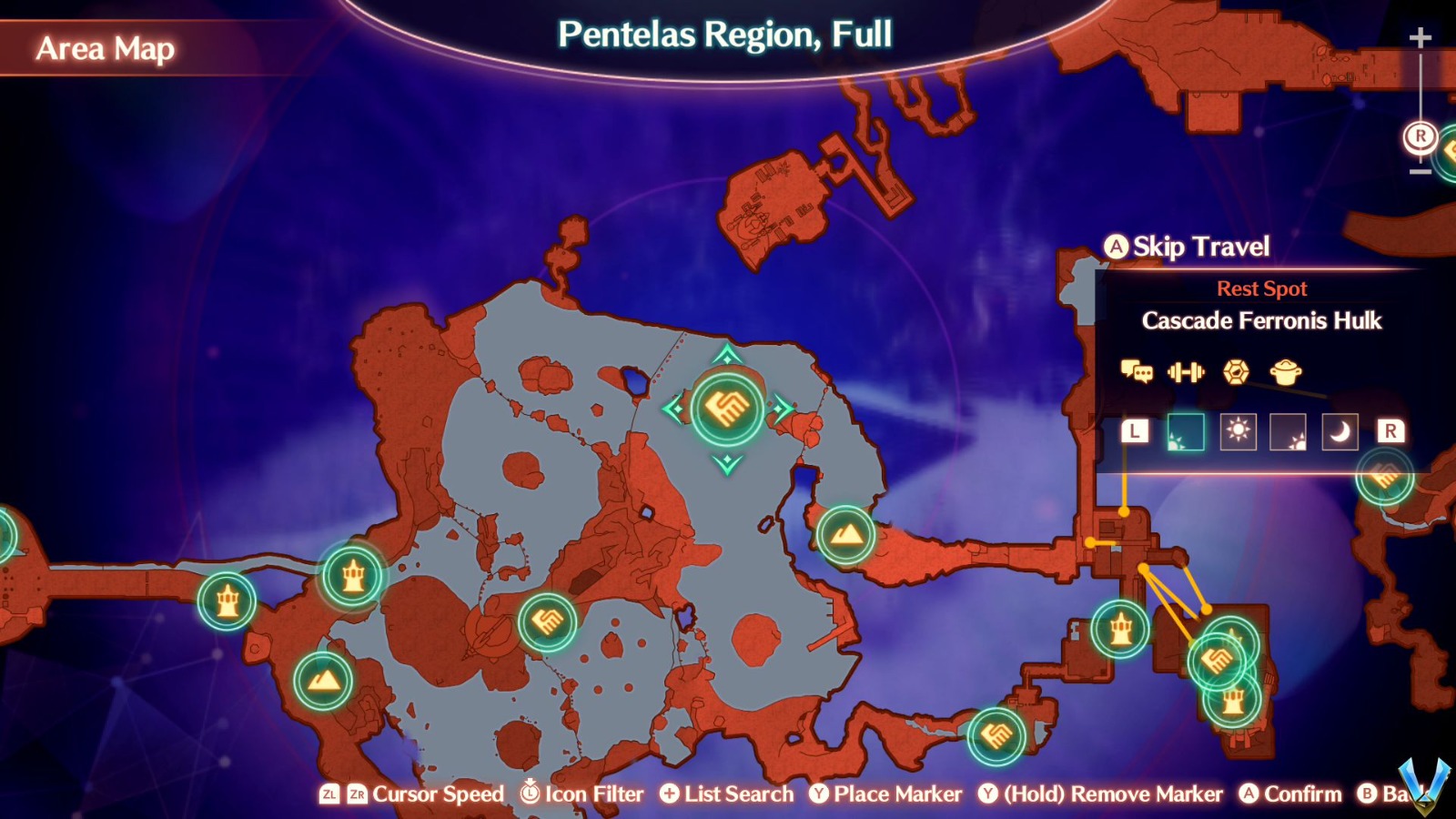Screen dimensions: 1456x819
Task: Select the dusk time-of-day square
Action: pos(1286,432)
